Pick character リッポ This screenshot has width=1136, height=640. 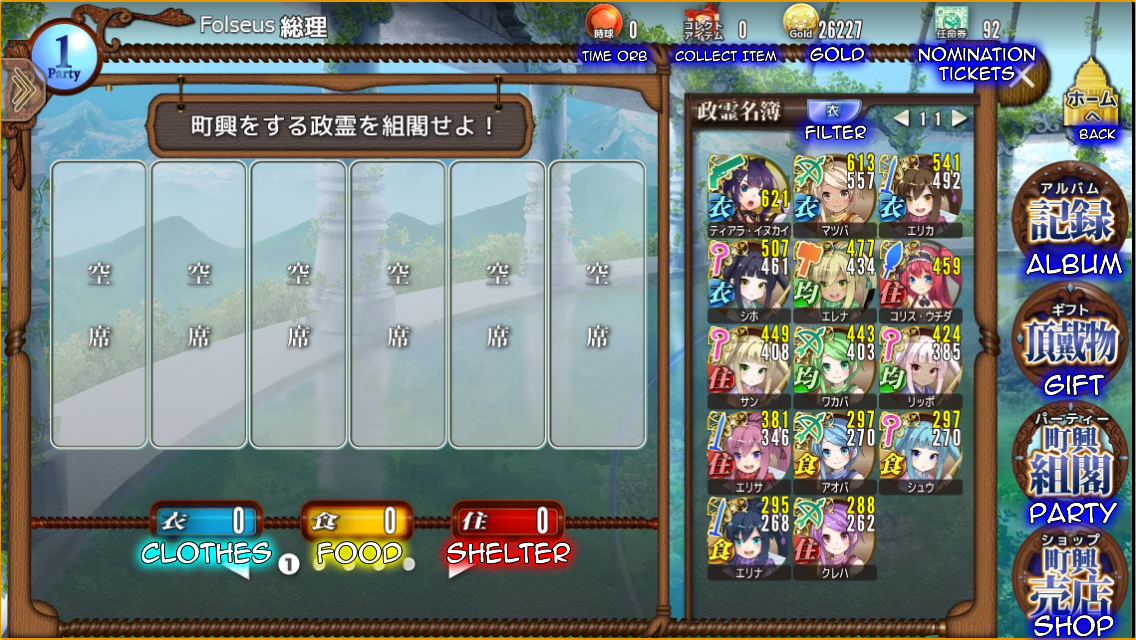pyautogui.click(x=920, y=363)
